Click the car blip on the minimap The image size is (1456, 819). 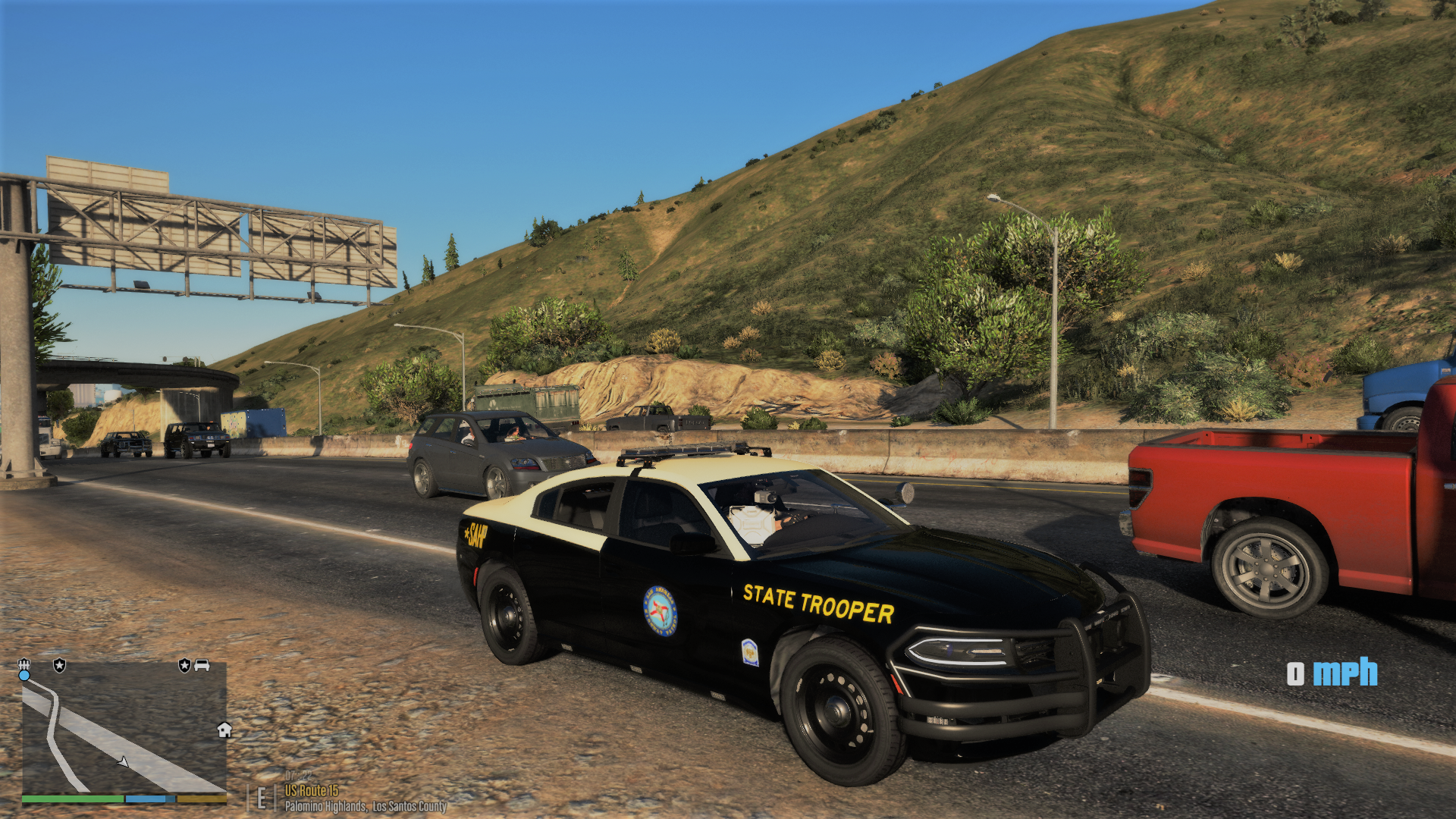click(x=202, y=665)
